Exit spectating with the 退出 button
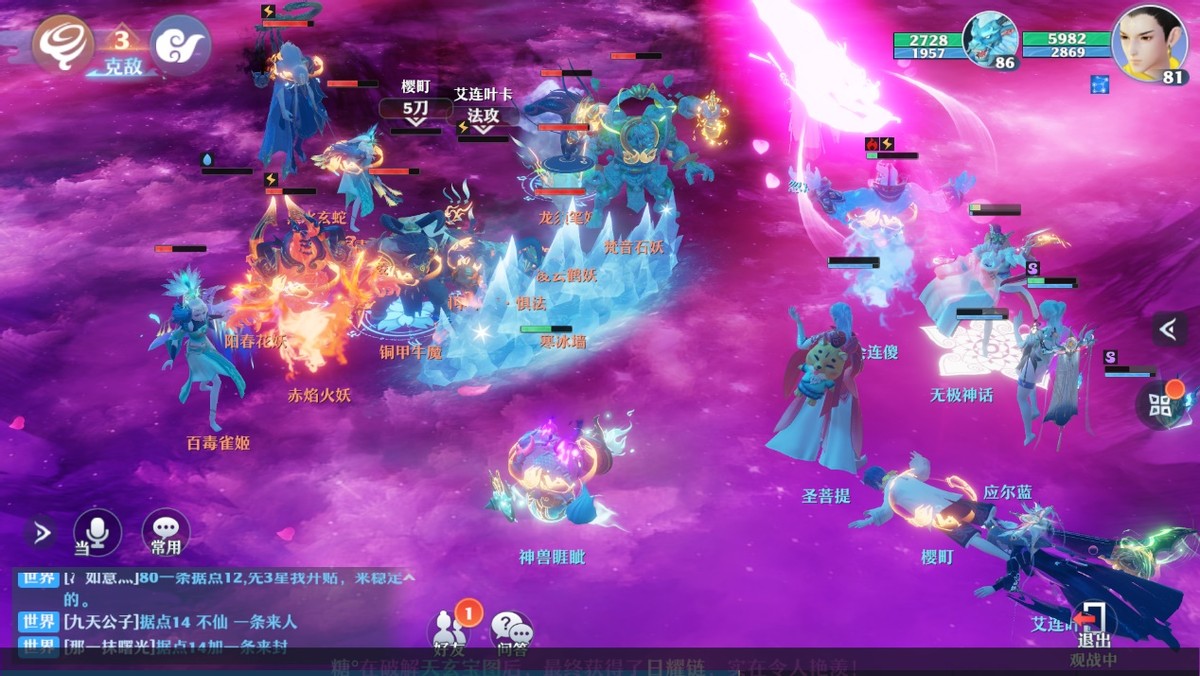 point(1093,627)
